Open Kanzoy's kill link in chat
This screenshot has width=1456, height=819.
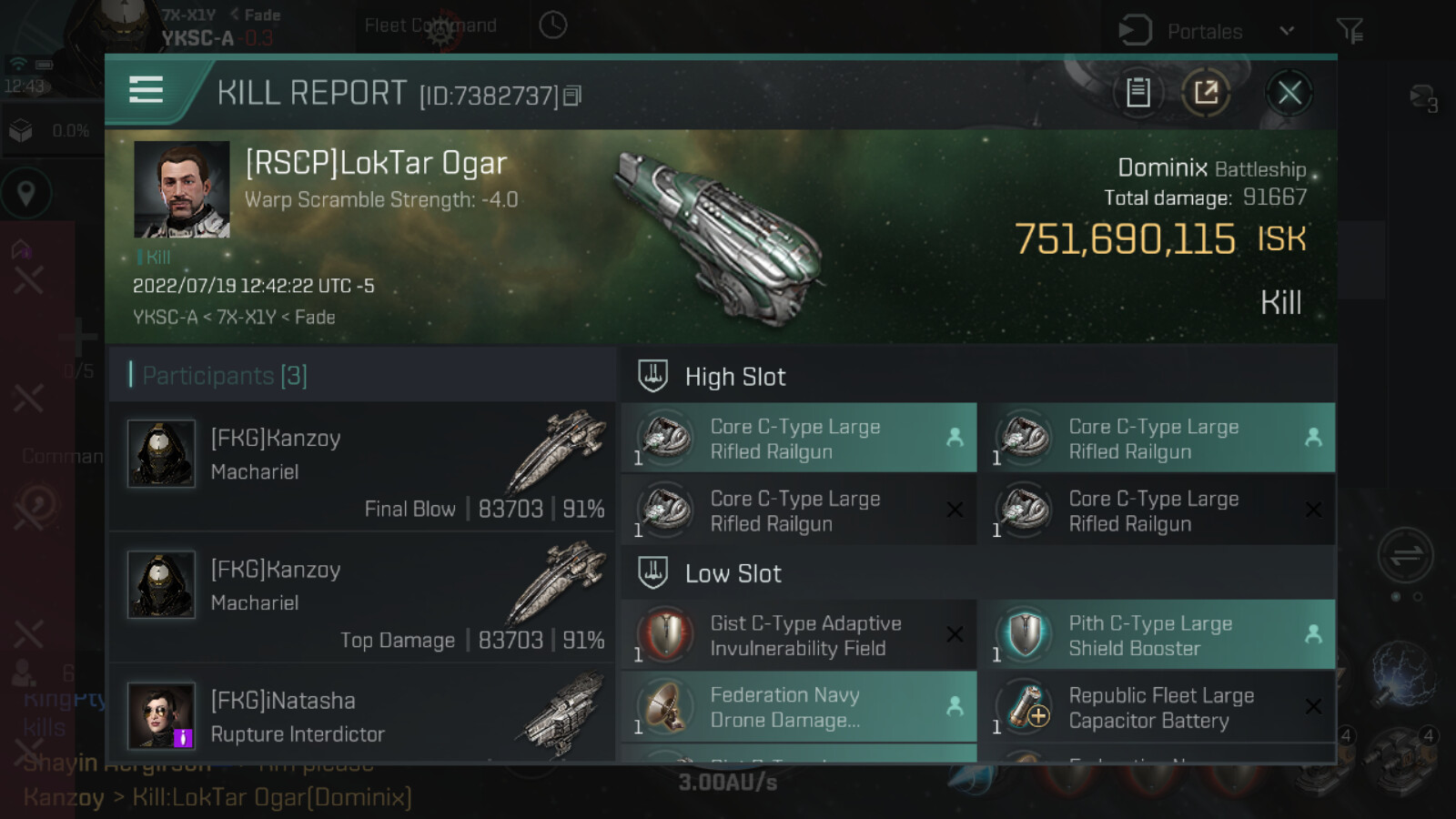pos(271,798)
